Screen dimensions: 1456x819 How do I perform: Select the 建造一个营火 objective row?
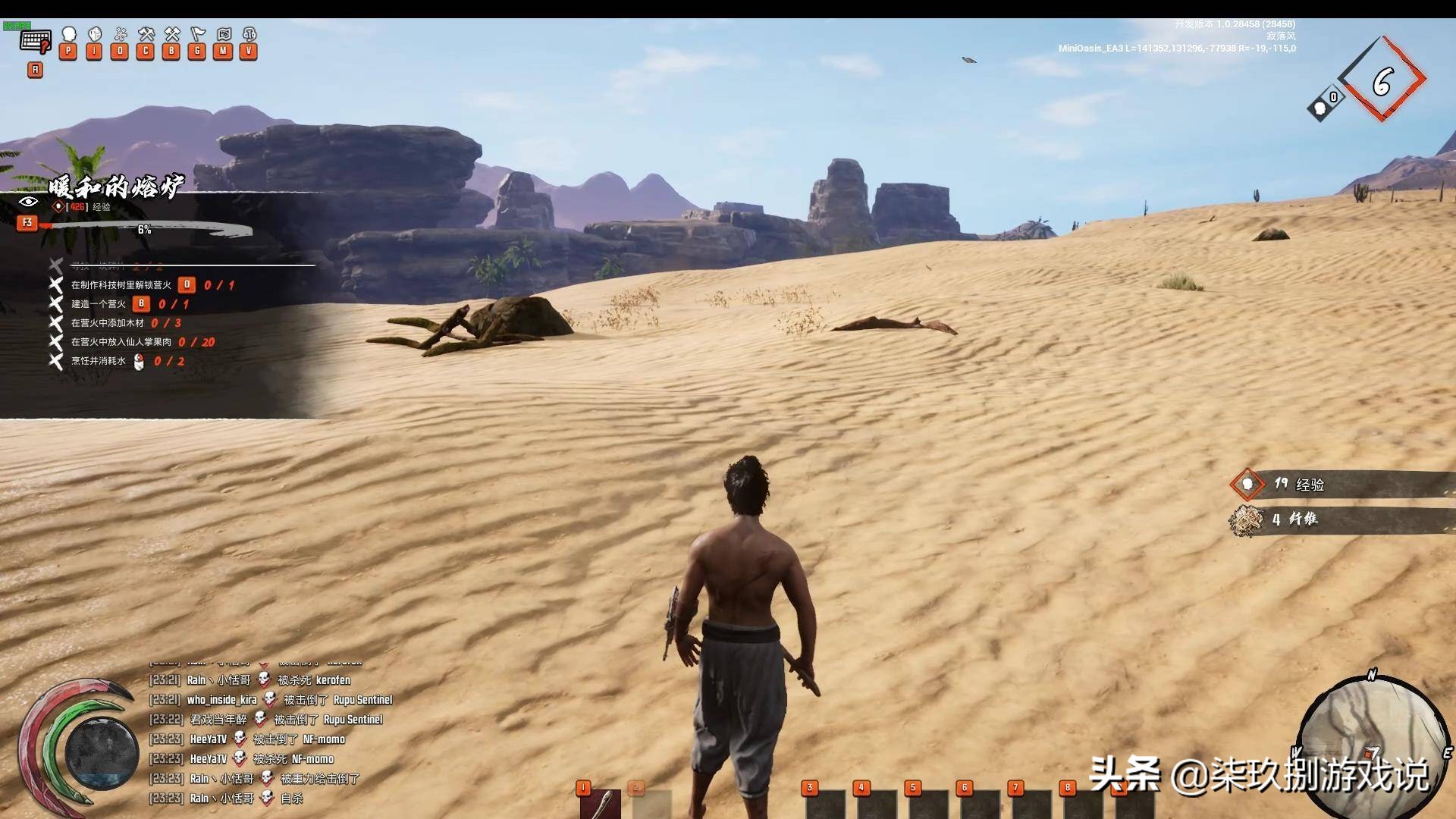(99, 304)
